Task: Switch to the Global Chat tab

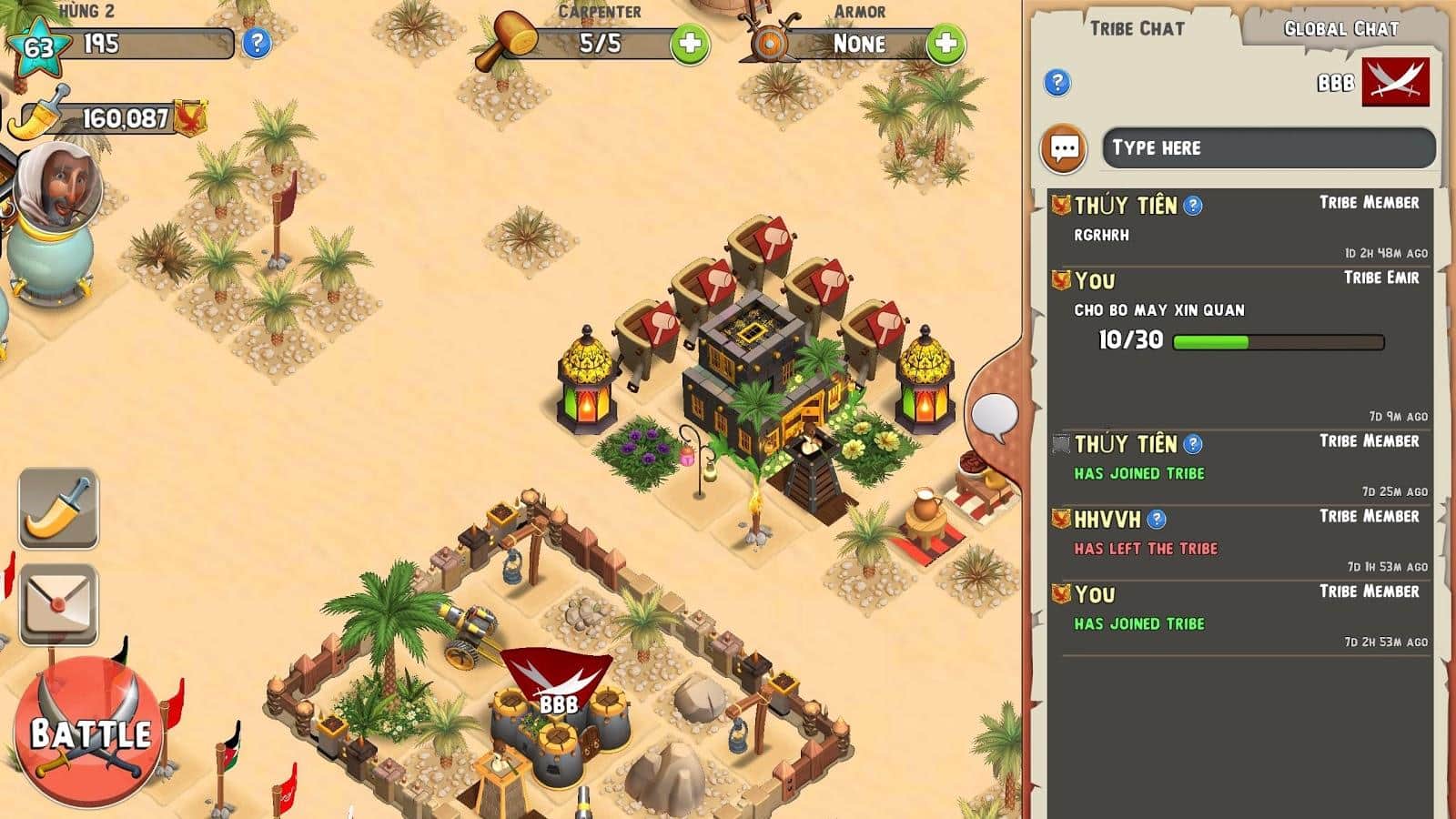Action: coord(1340,29)
